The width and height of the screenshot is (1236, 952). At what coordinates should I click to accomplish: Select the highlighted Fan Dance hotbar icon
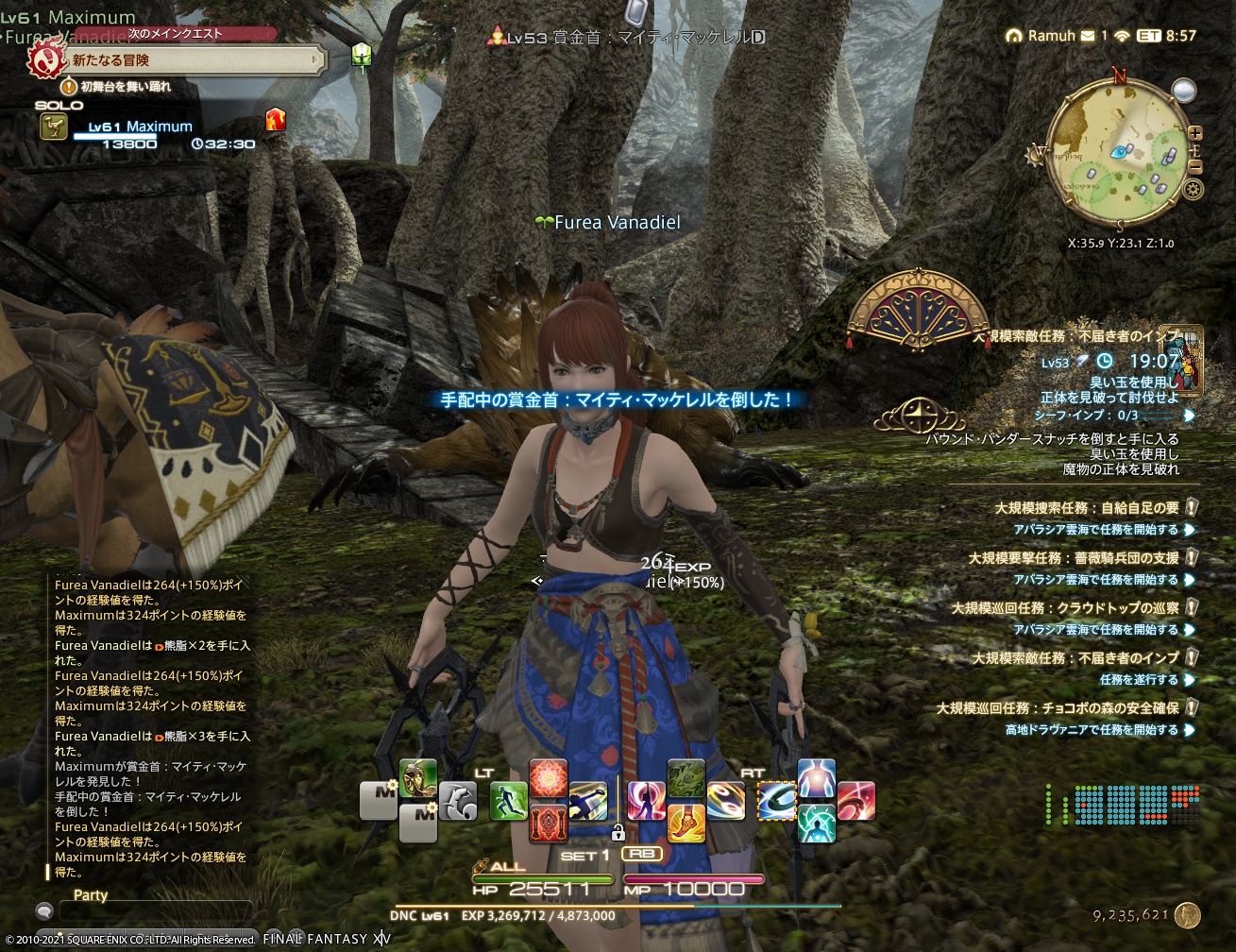pos(777,801)
